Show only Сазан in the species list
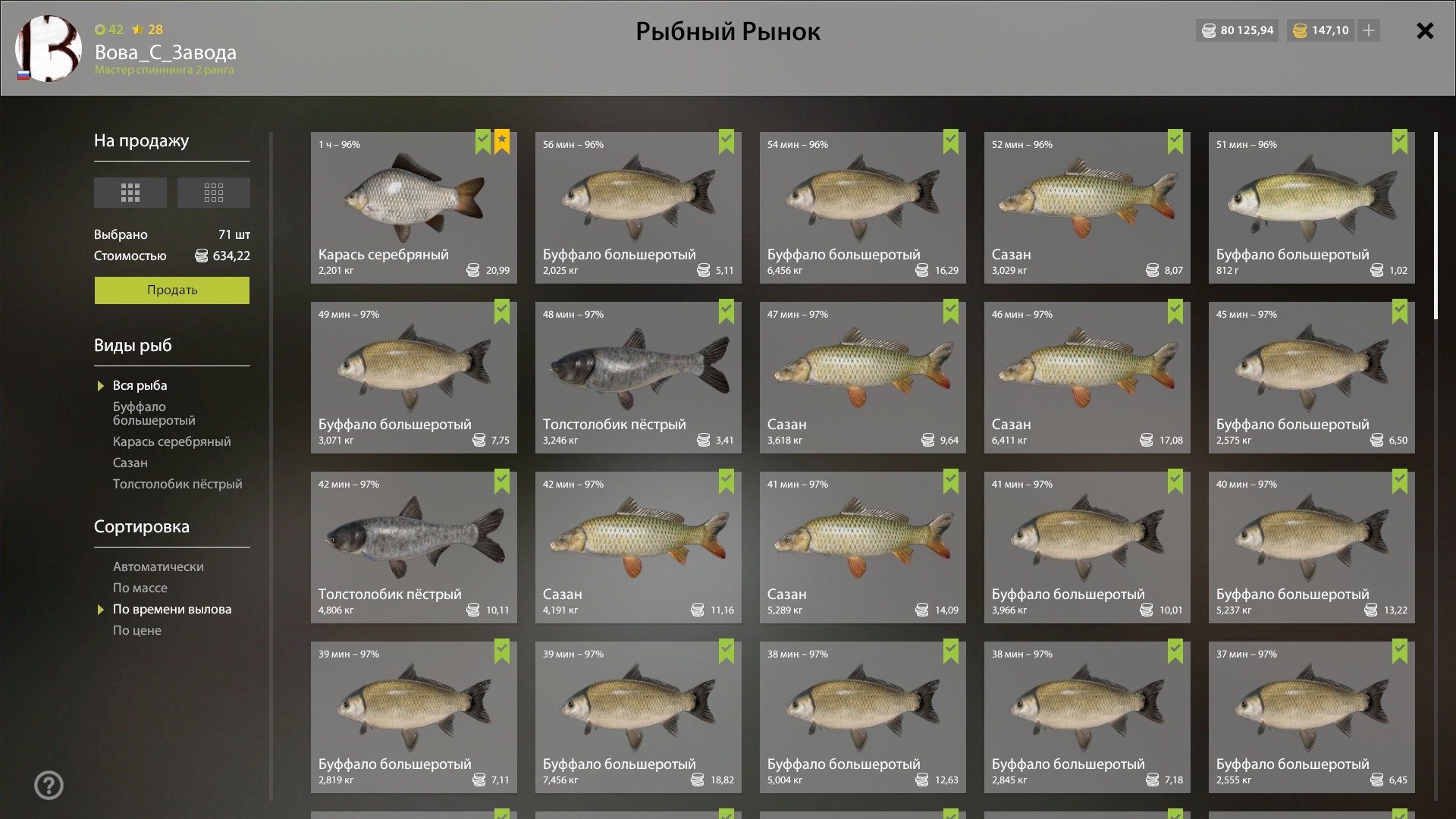The width and height of the screenshot is (1456, 819). point(130,463)
